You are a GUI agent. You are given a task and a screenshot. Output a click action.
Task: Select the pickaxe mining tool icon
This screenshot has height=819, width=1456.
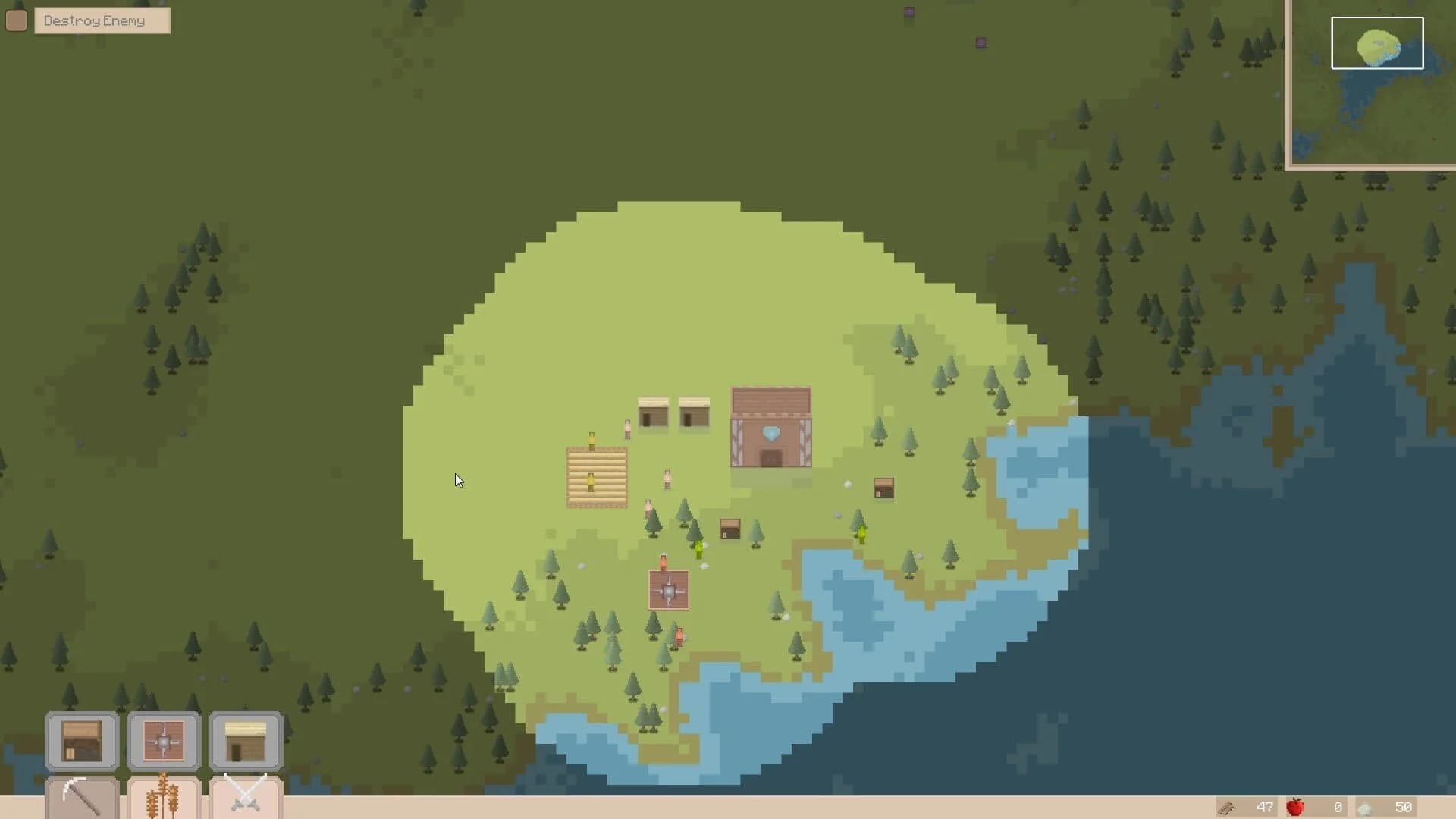point(81,796)
